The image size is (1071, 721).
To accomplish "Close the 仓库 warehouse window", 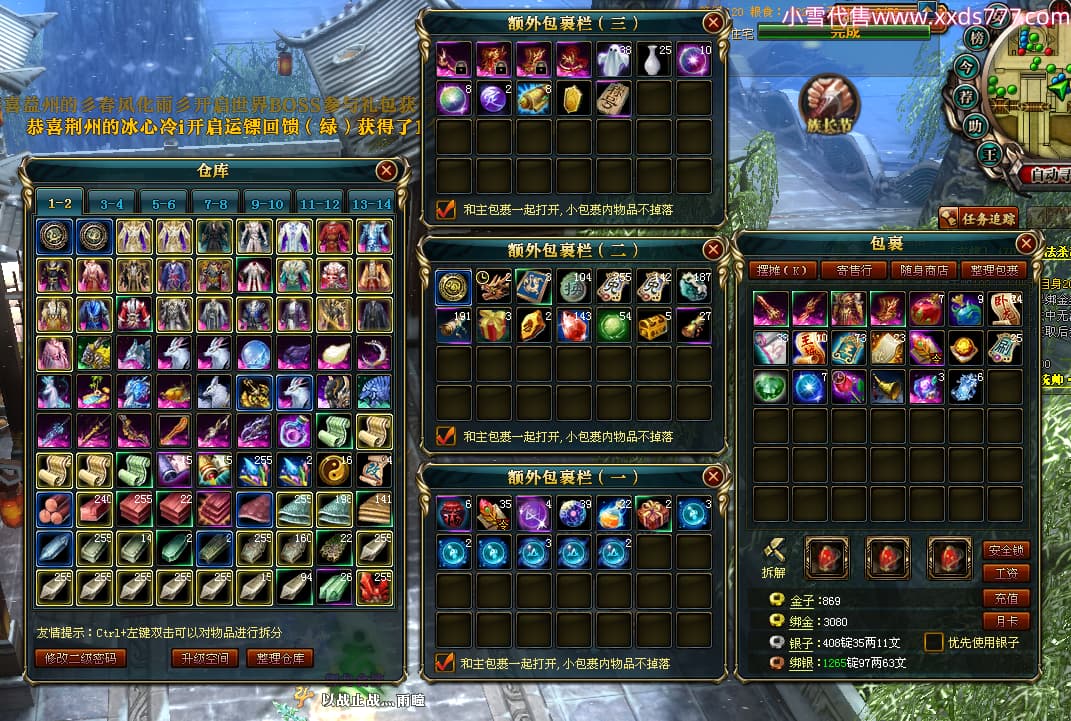I will coord(386,170).
